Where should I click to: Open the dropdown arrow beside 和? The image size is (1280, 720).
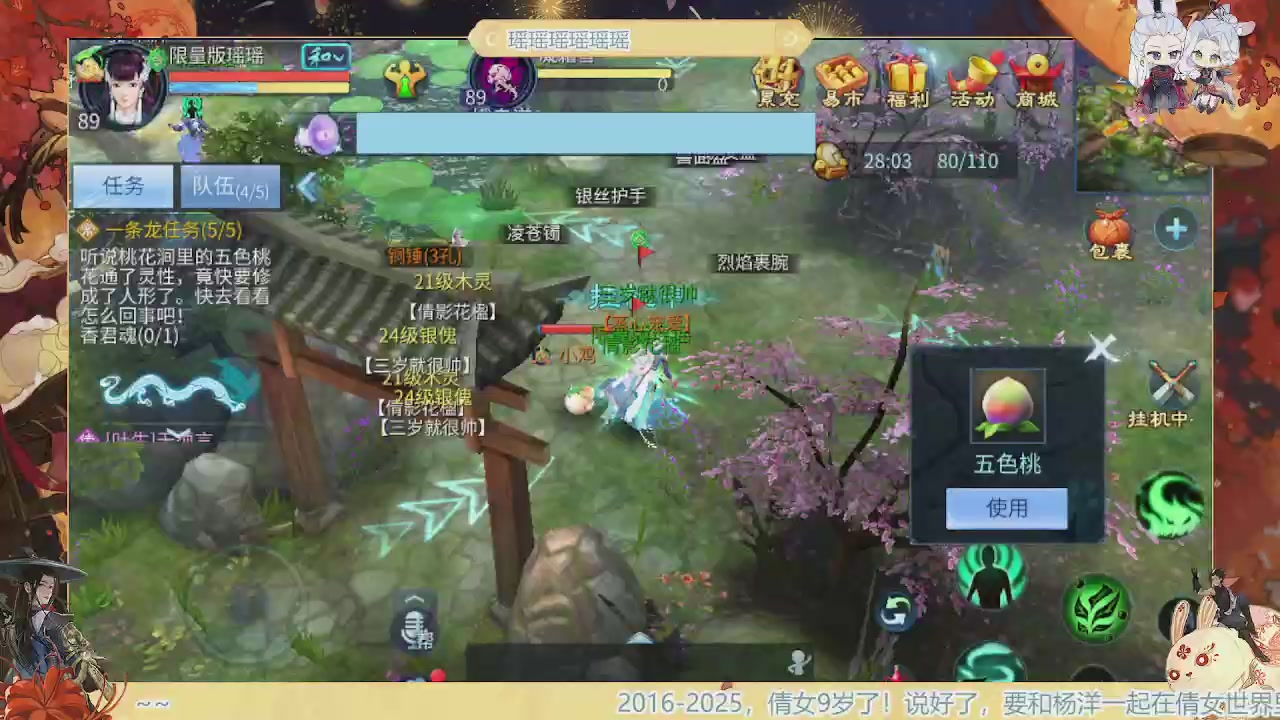340,57
